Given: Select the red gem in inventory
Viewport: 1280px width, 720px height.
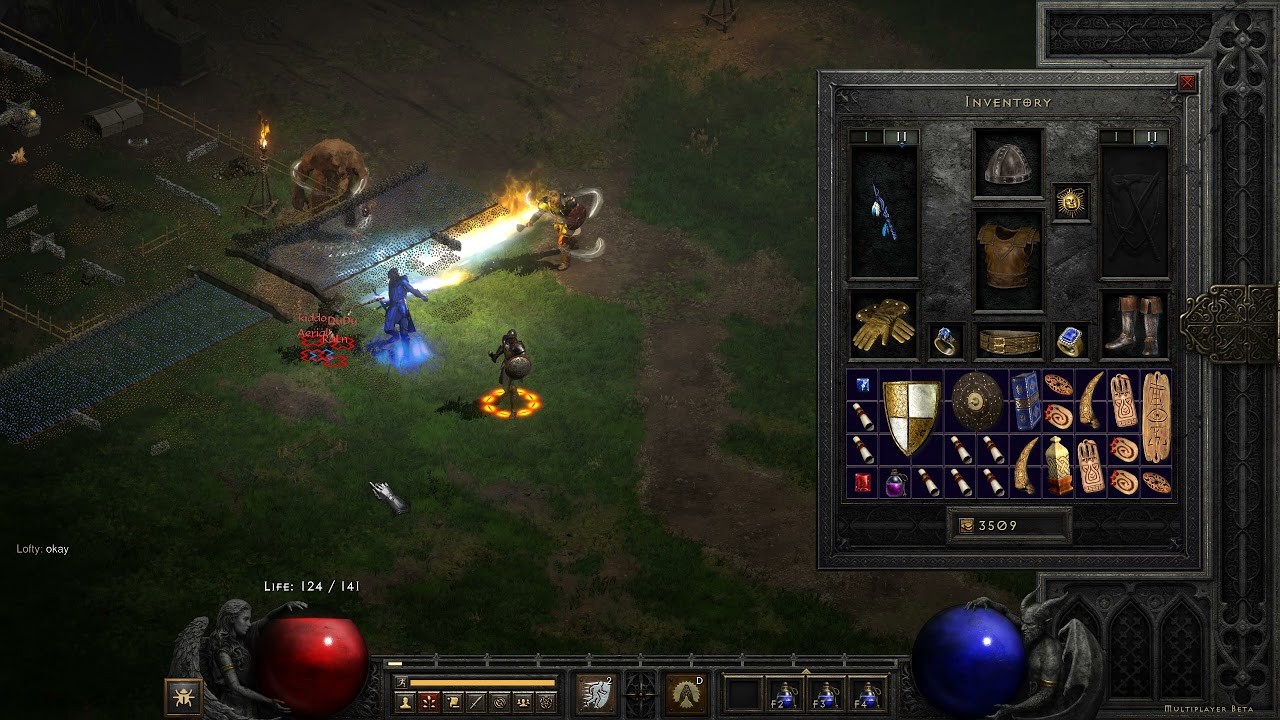Looking at the screenshot, I should click(862, 483).
